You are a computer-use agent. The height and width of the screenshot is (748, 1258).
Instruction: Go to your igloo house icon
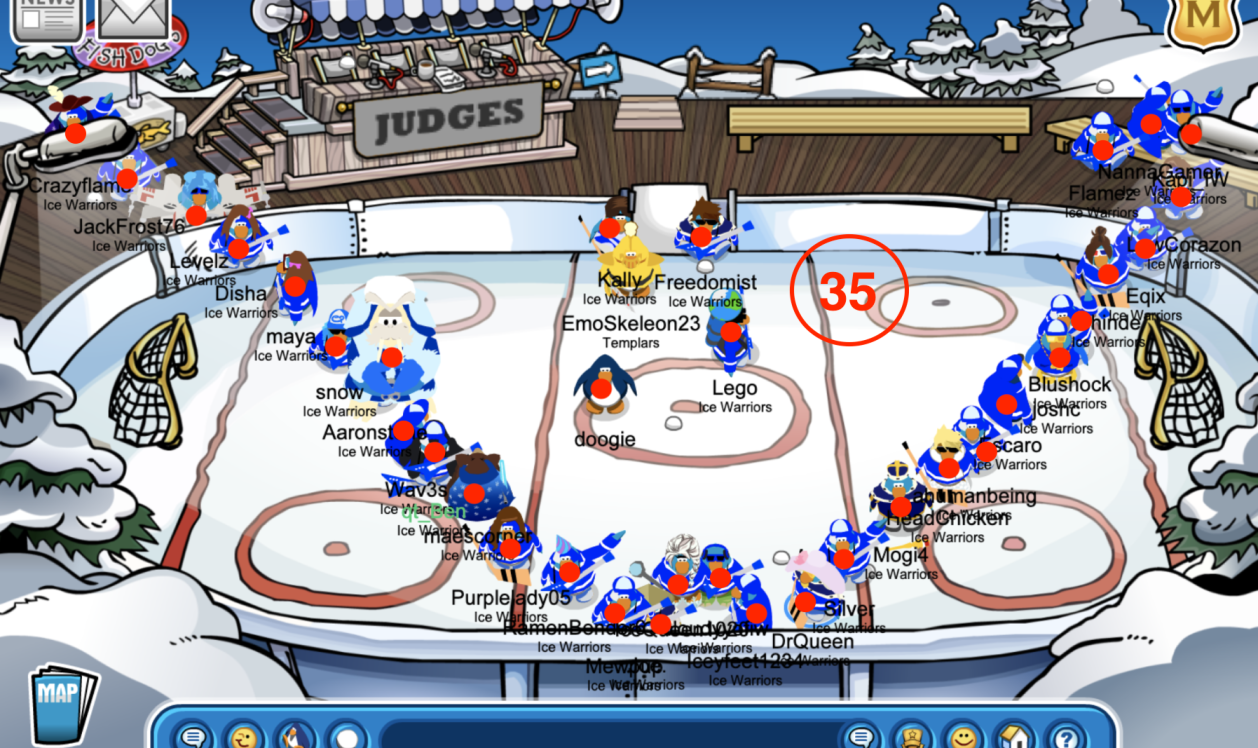pyautogui.click(x=1014, y=737)
